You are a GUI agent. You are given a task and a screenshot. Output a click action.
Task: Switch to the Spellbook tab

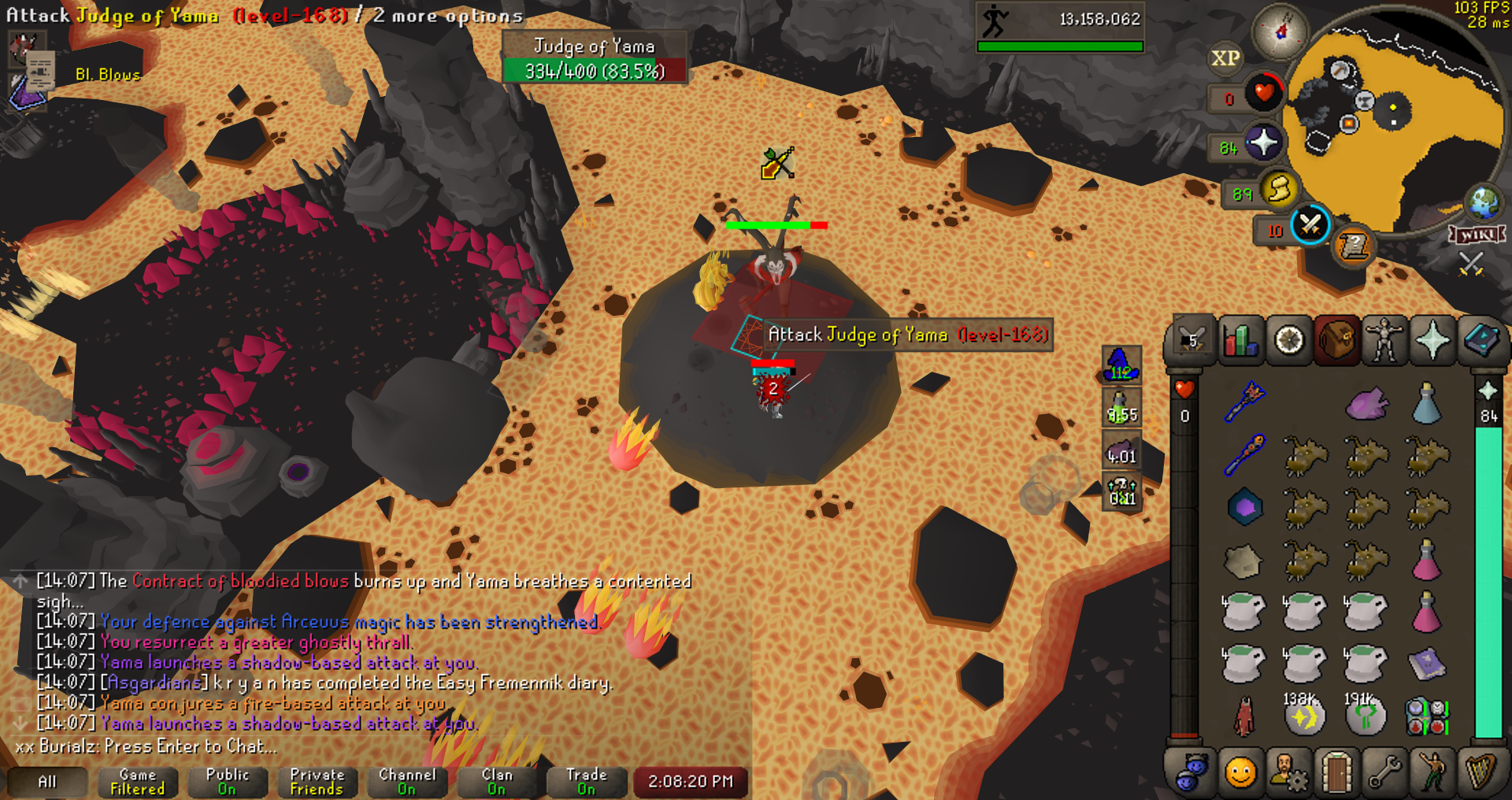pos(1480,341)
